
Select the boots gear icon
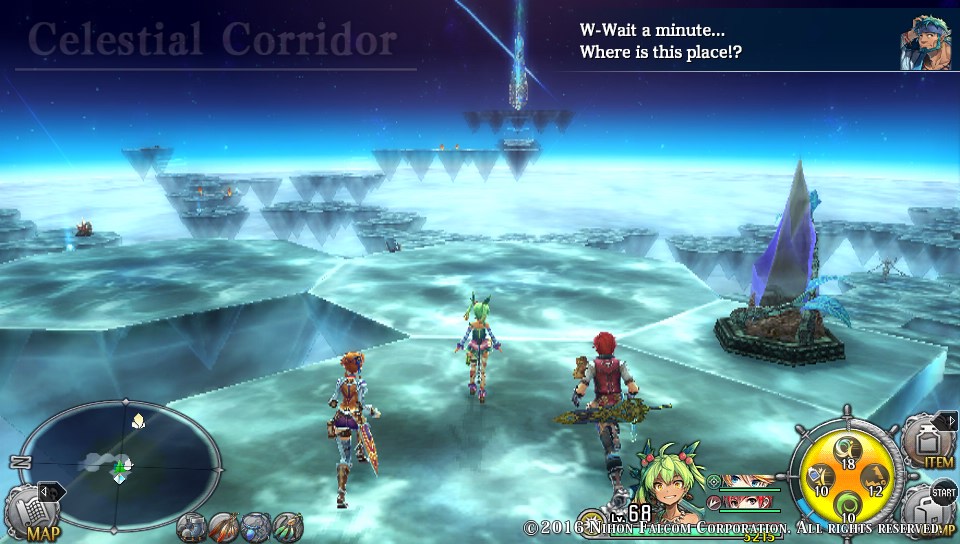[x=193, y=526]
